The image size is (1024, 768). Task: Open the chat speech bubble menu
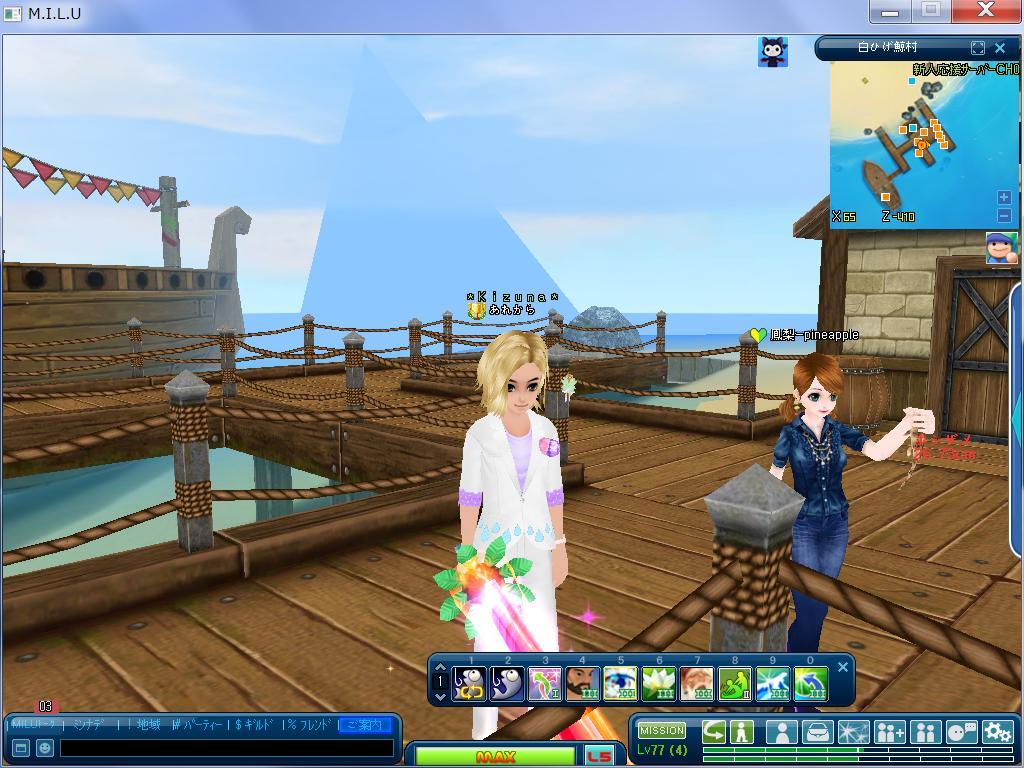coord(961,733)
